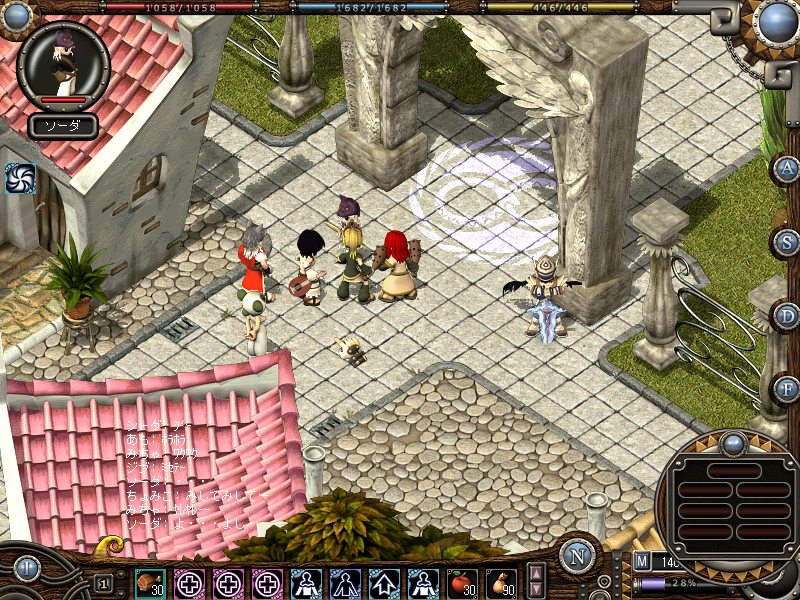Click the blue orb in top-left corner
Viewport: 800px width, 600px height.
click(16, 14)
